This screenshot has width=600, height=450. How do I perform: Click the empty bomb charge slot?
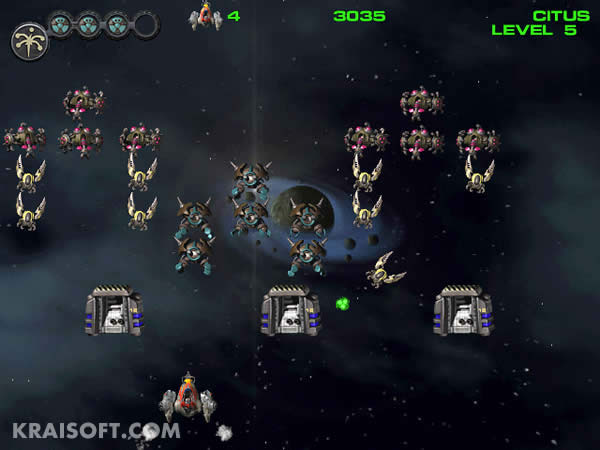point(146,24)
